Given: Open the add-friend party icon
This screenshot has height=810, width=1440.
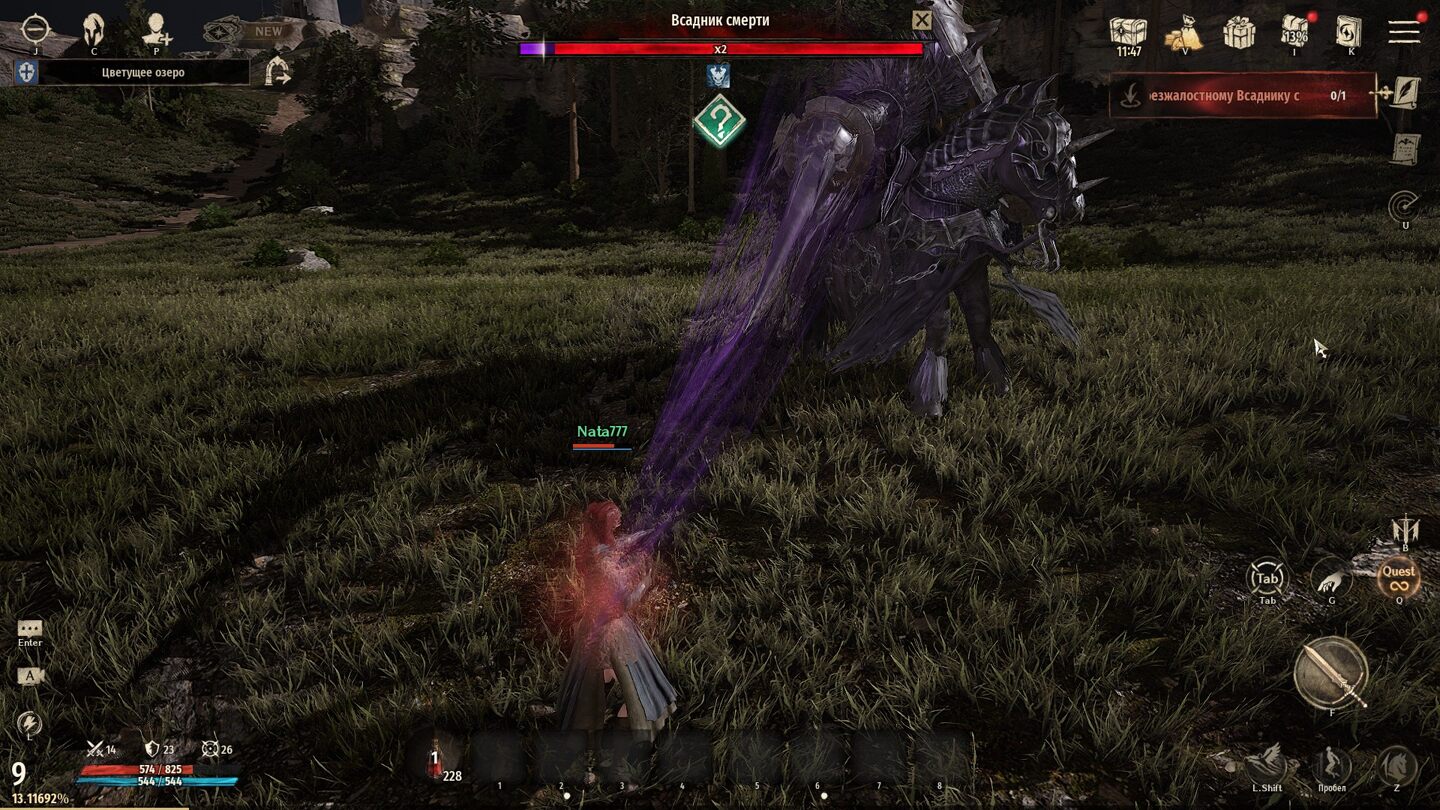Looking at the screenshot, I should click(155, 28).
